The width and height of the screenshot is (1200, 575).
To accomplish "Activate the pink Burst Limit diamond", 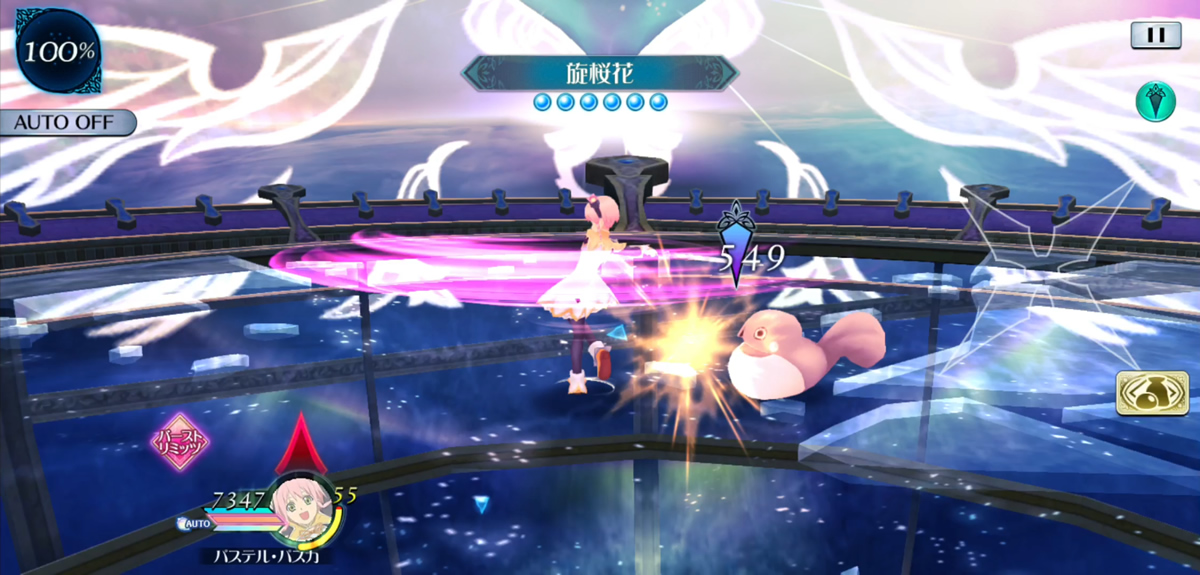I will click(180, 442).
